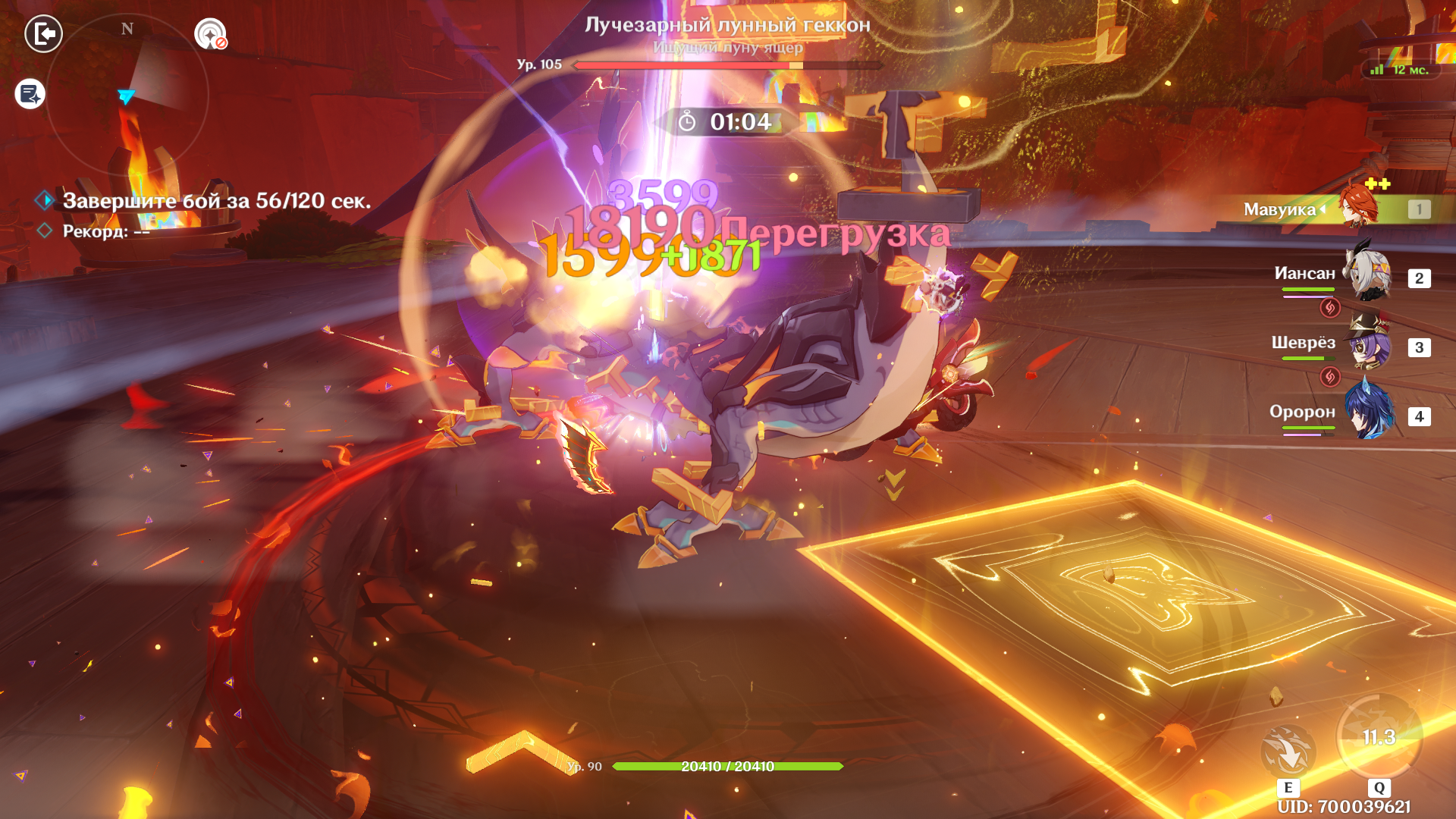
Task: Click the target icon beside the minimap
Action: (x=210, y=34)
